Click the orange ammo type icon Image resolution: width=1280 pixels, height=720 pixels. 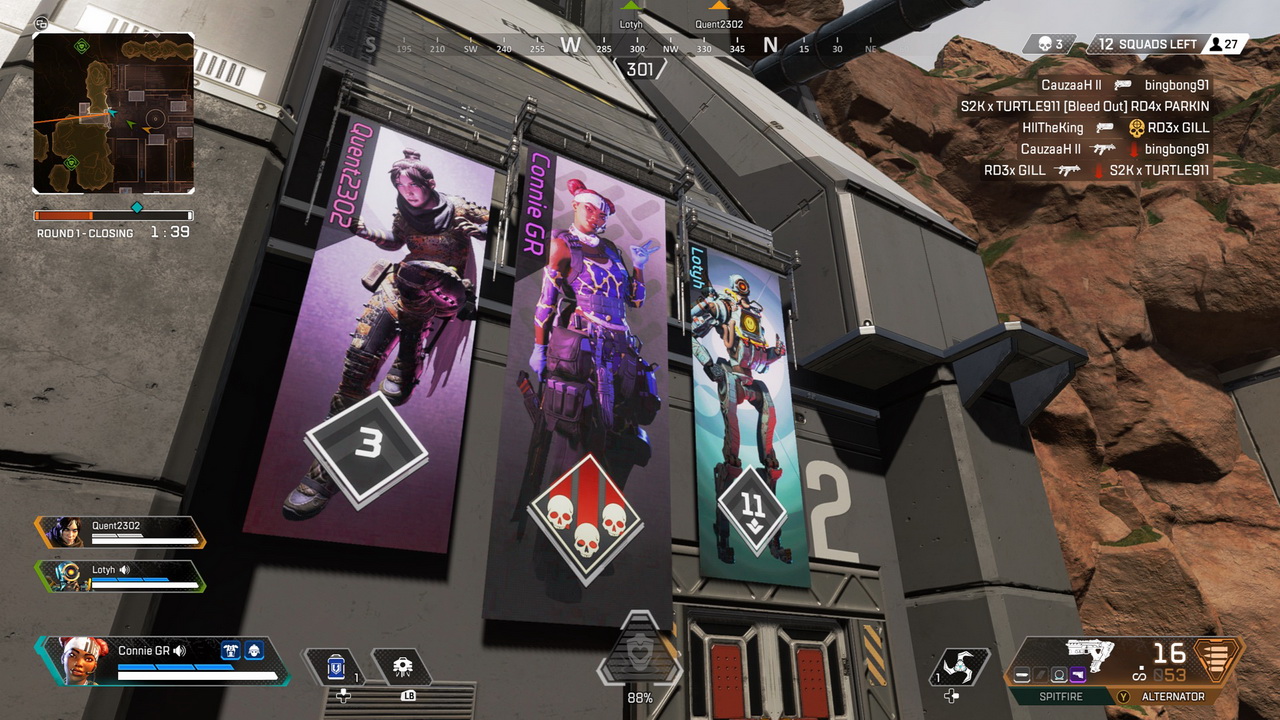[x=1217, y=661]
